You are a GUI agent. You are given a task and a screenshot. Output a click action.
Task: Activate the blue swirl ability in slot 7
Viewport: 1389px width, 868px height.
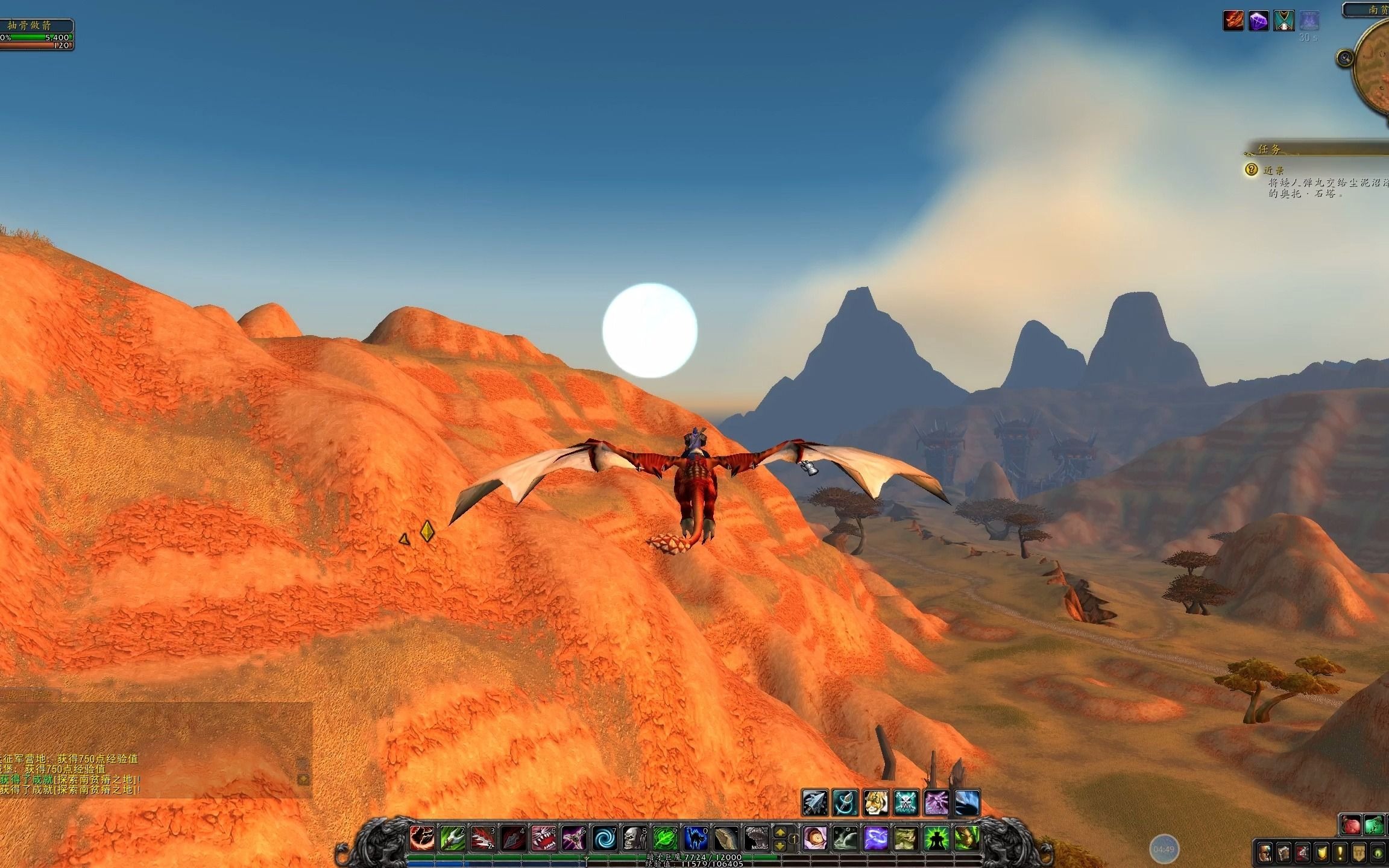[603, 838]
